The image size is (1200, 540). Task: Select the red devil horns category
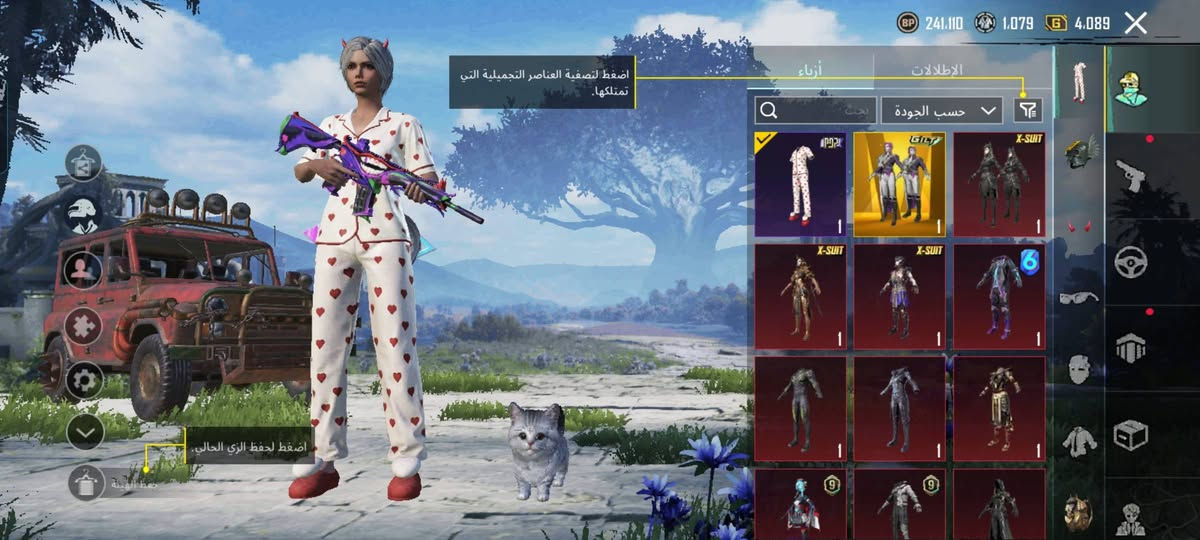[1078, 226]
